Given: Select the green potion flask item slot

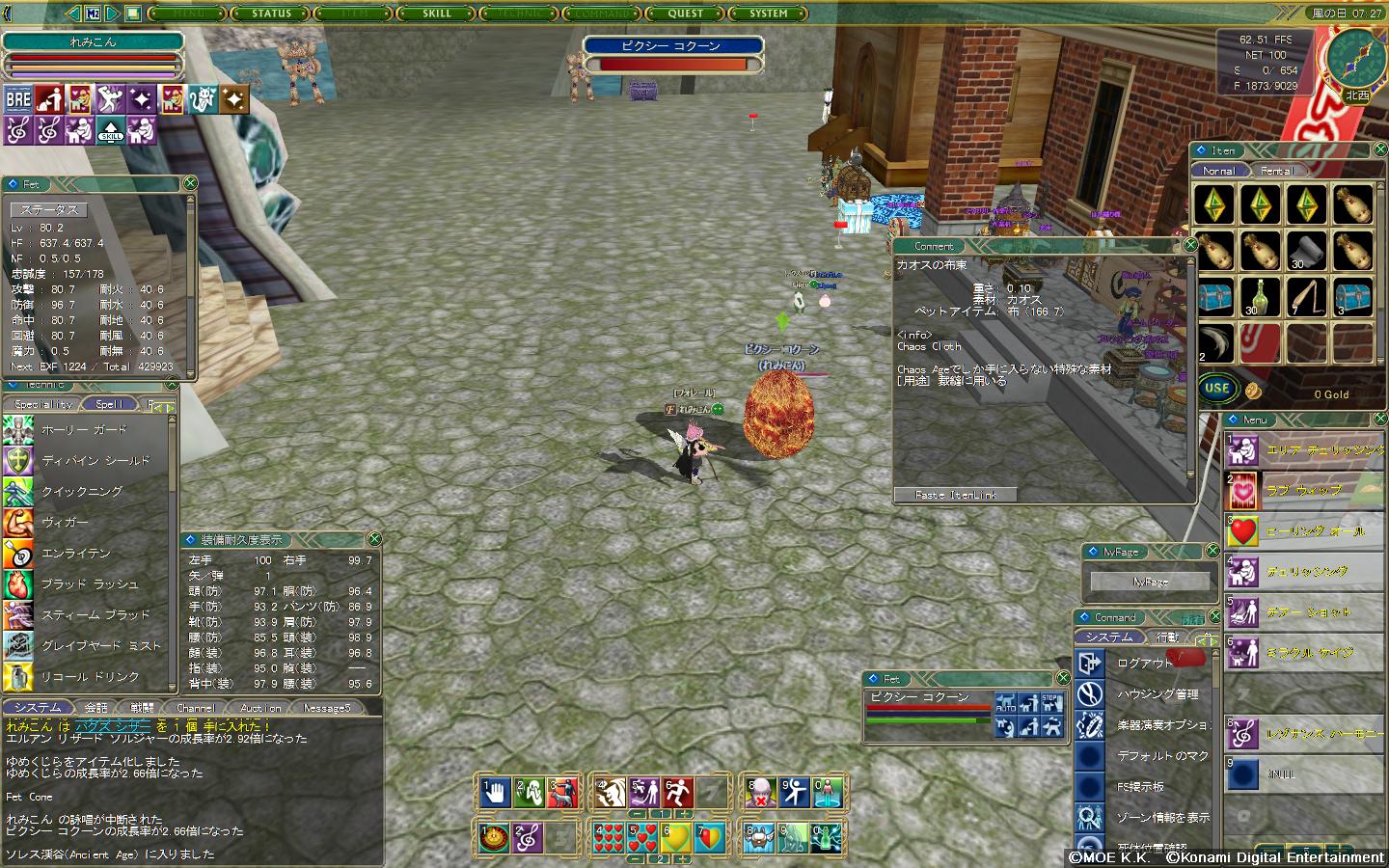Looking at the screenshot, I should [1260, 296].
